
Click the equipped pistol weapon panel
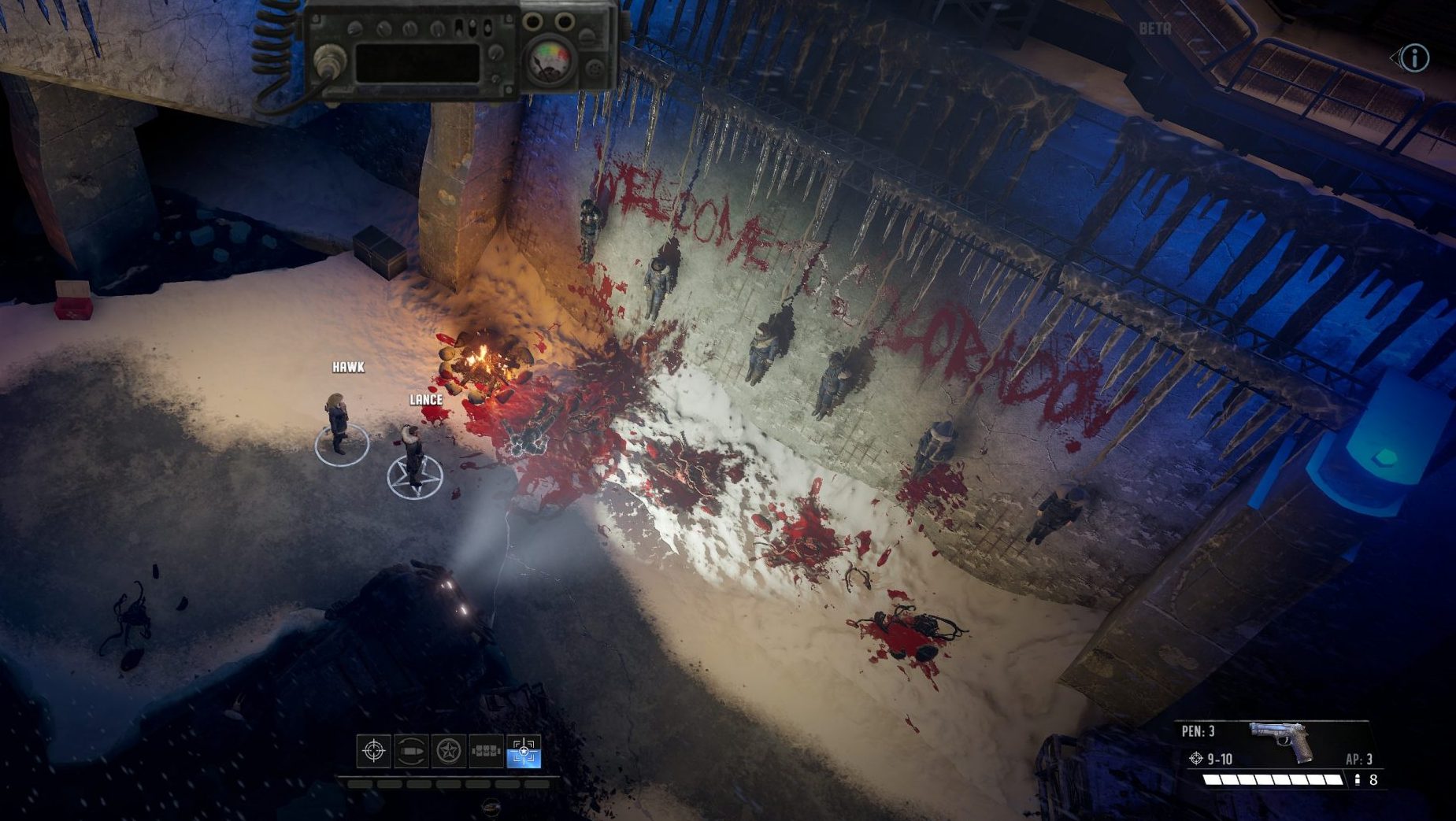pos(1279,742)
